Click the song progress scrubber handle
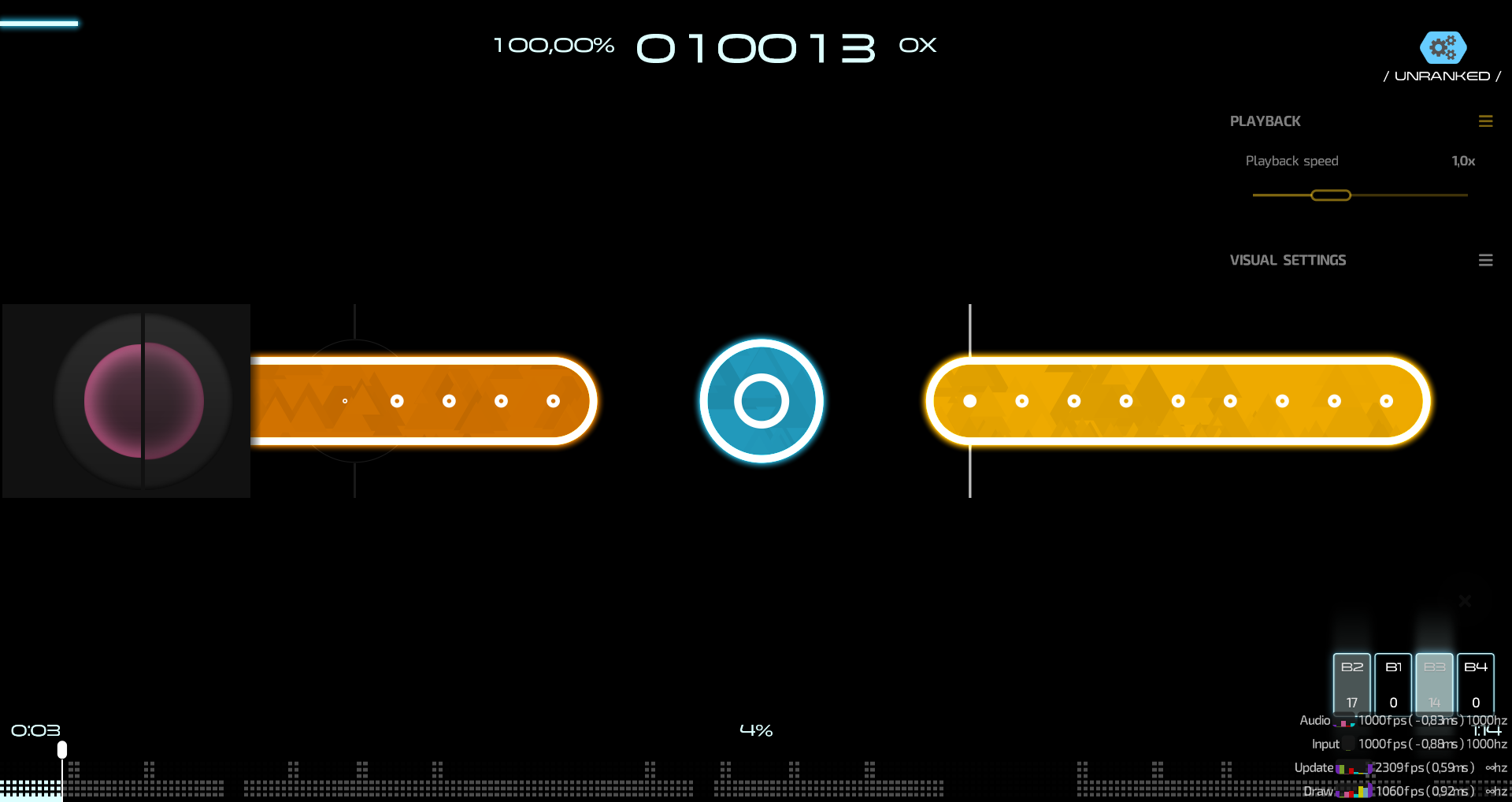Viewport: 1512px width, 802px height. [x=61, y=748]
